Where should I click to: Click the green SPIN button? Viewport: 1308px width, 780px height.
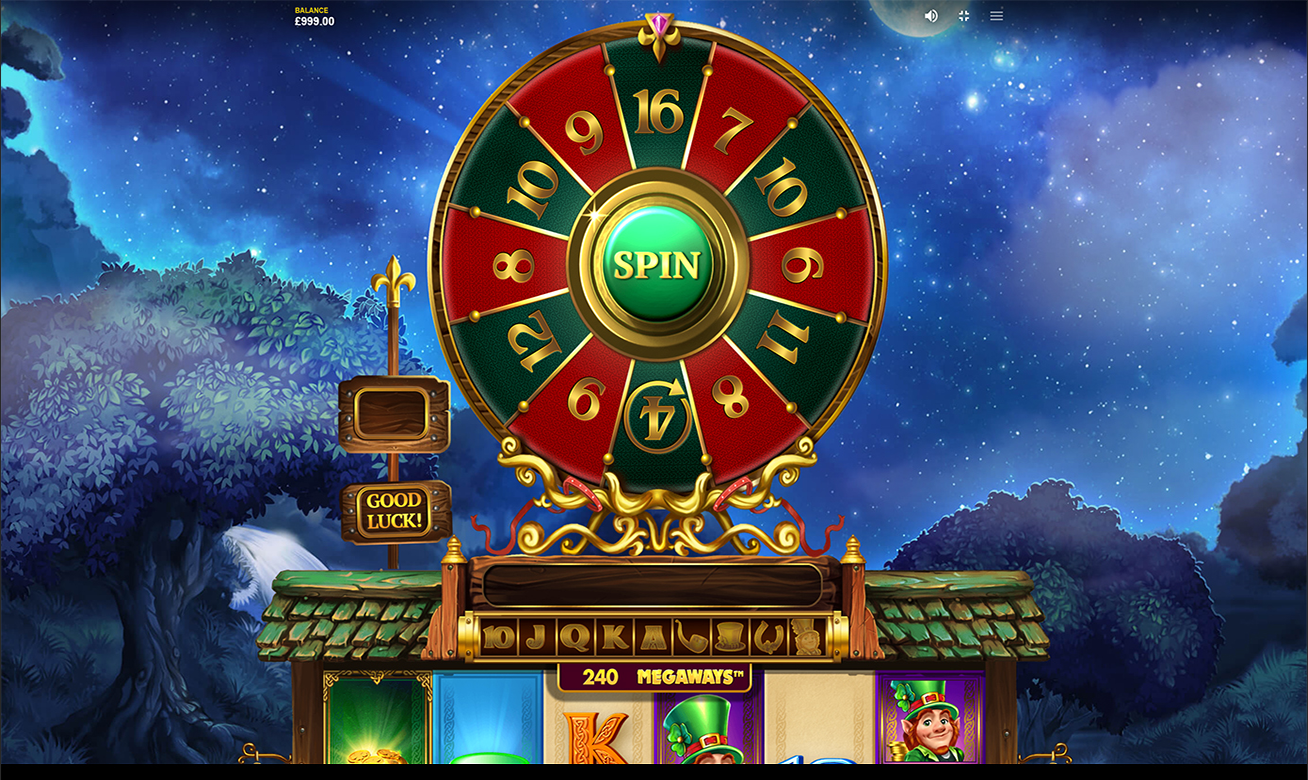coord(657,265)
